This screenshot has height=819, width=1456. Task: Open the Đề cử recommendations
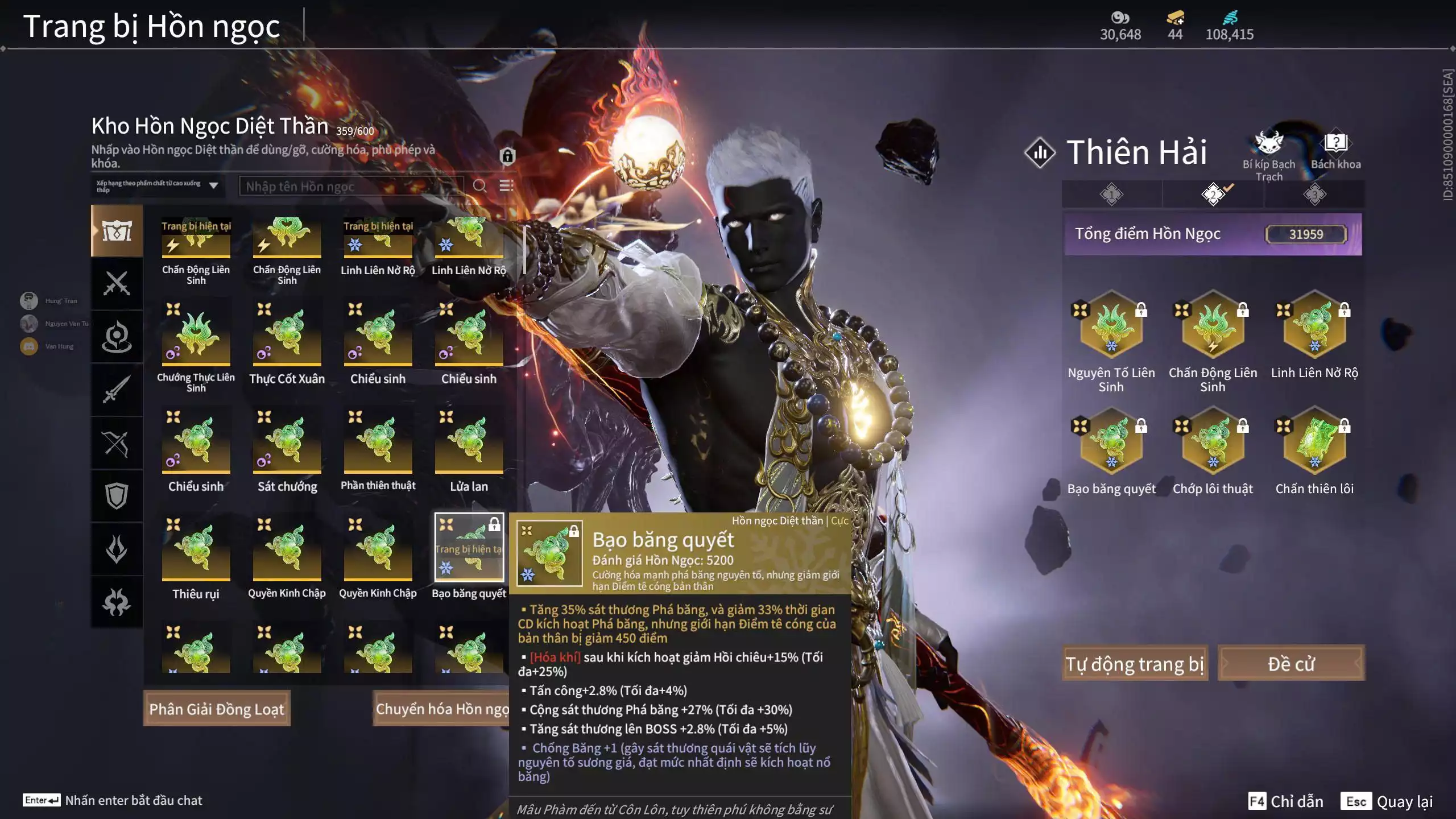(x=1290, y=663)
